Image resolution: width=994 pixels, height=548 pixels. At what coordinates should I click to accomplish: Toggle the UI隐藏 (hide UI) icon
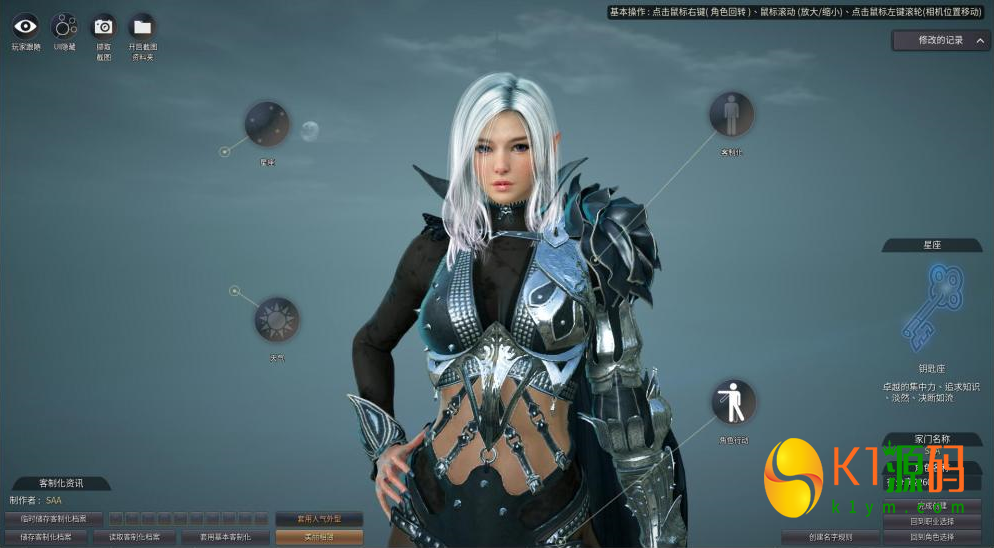64,27
